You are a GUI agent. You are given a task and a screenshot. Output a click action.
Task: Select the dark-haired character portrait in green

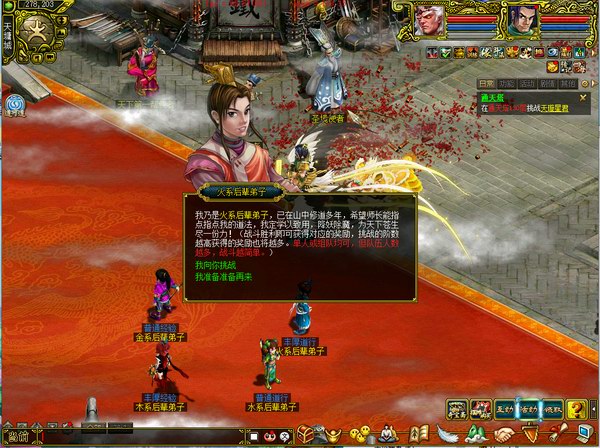[520, 20]
